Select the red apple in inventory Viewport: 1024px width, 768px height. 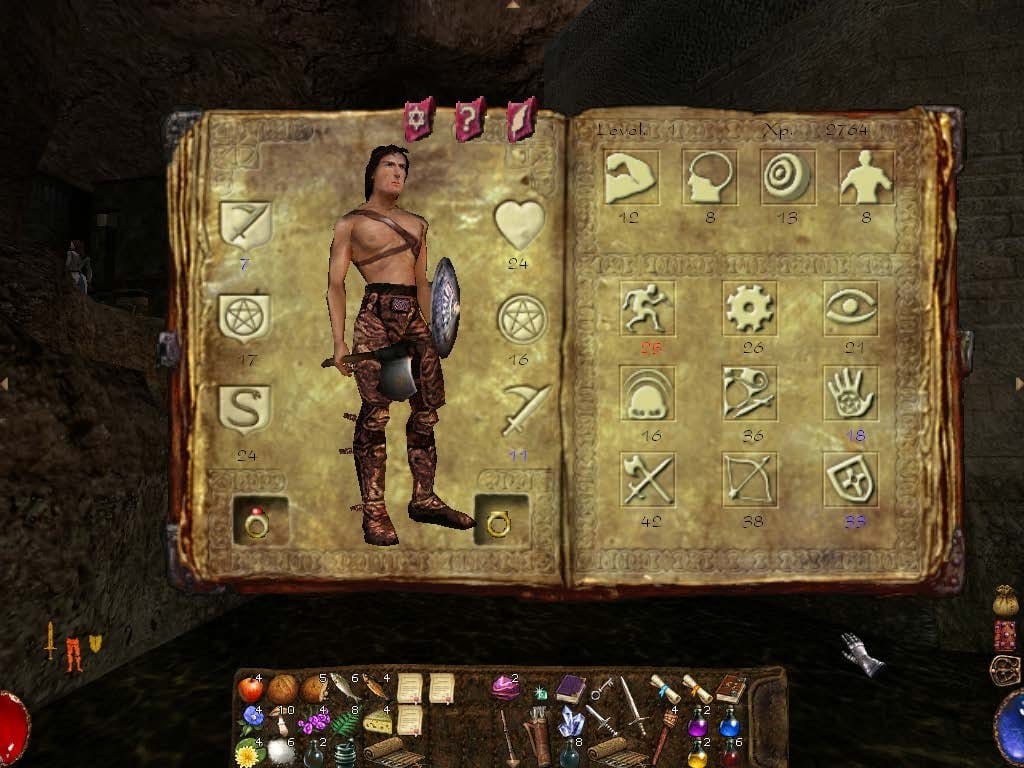pos(250,689)
